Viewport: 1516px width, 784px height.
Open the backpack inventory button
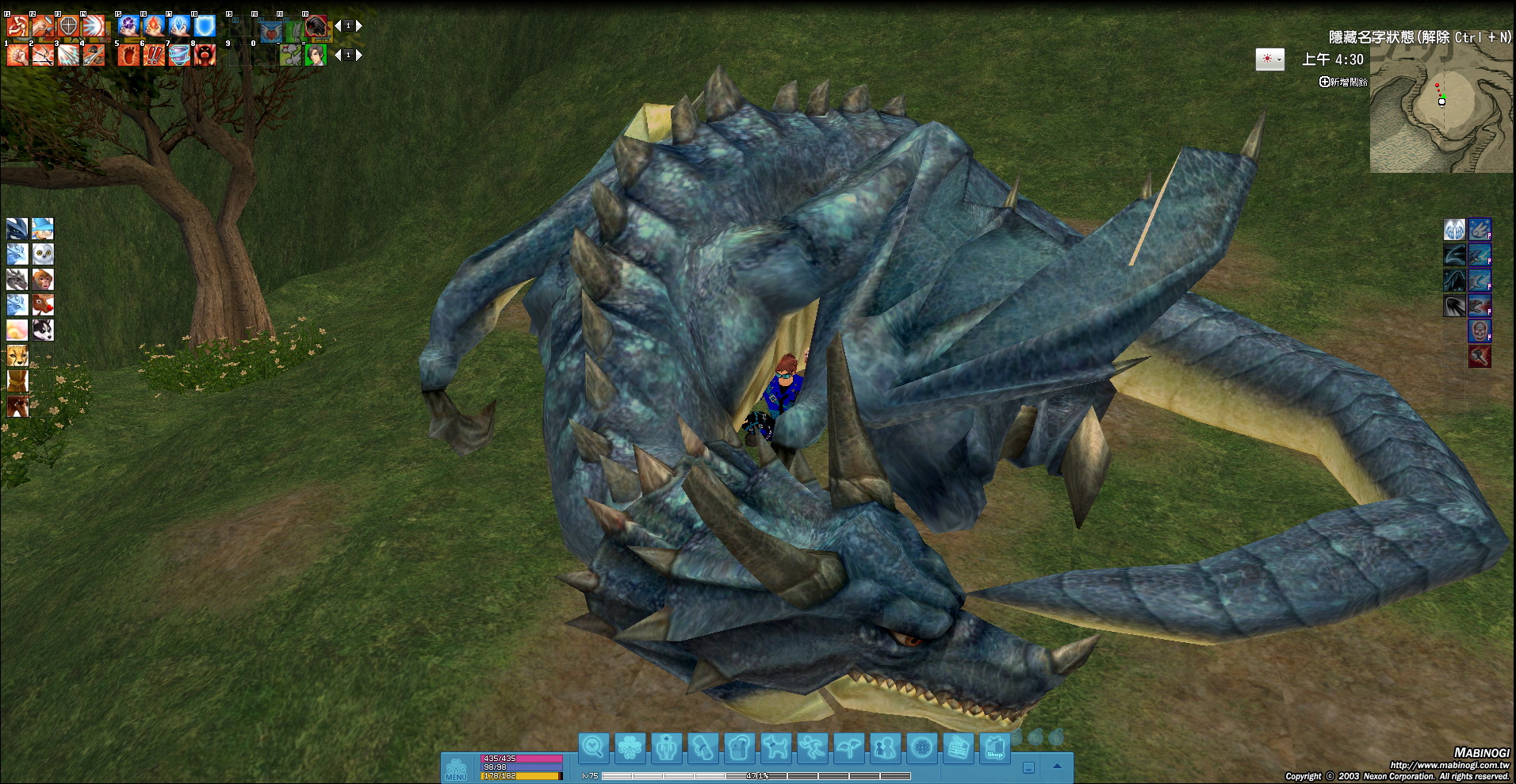click(739, 748)
